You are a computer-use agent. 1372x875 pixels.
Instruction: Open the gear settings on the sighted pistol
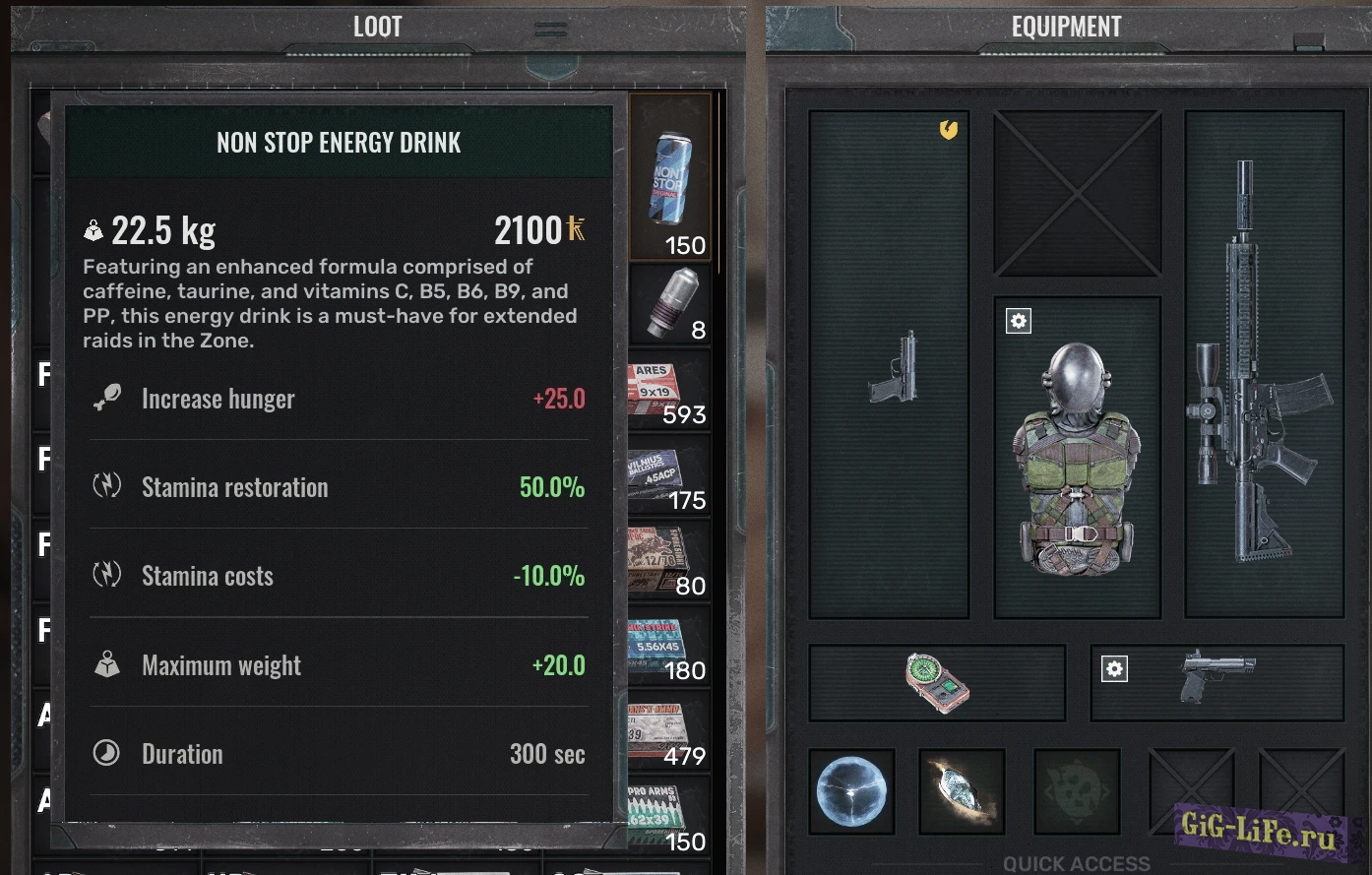[1114, 669]
